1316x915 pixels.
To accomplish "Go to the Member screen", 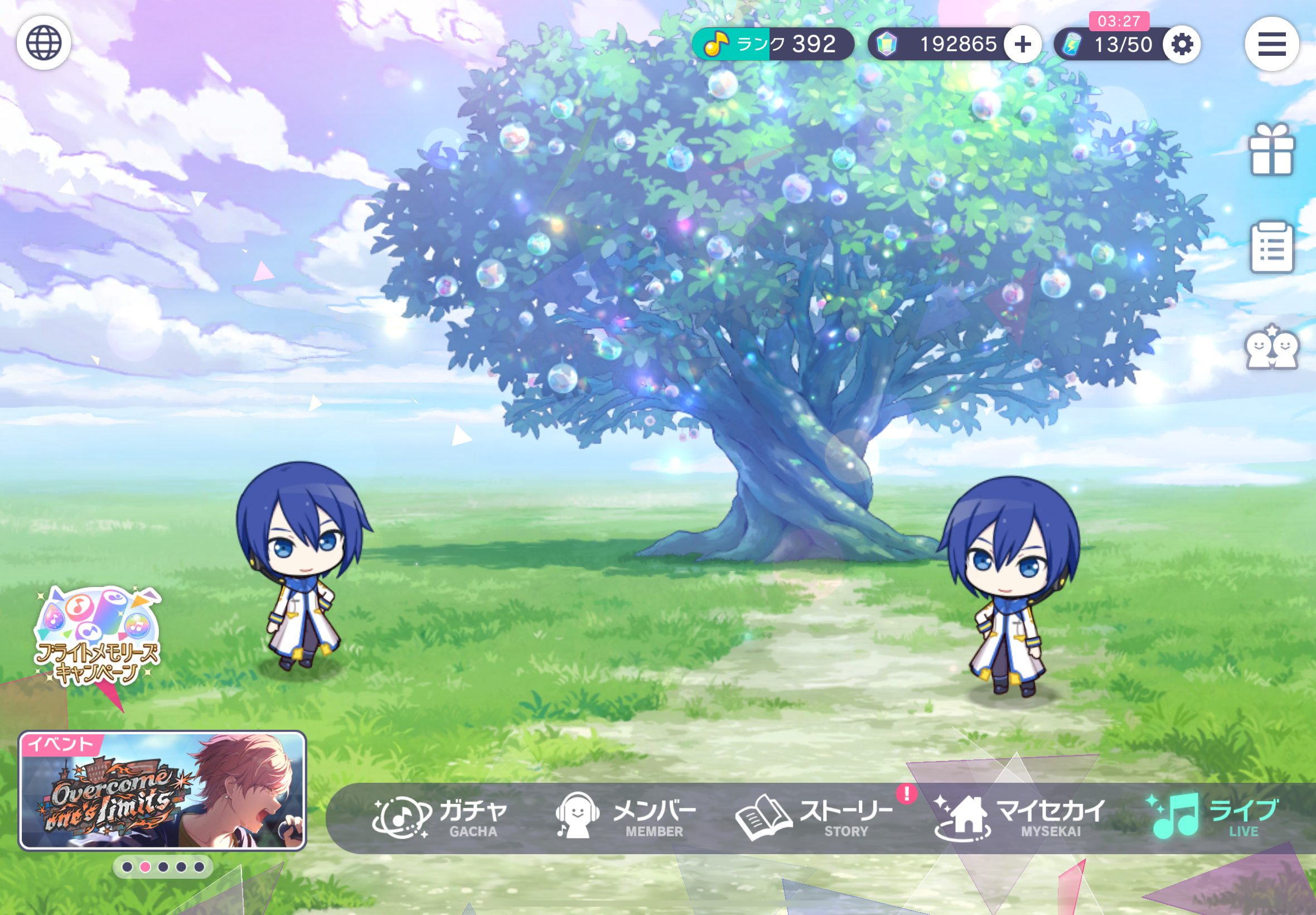I will [626, 817].
